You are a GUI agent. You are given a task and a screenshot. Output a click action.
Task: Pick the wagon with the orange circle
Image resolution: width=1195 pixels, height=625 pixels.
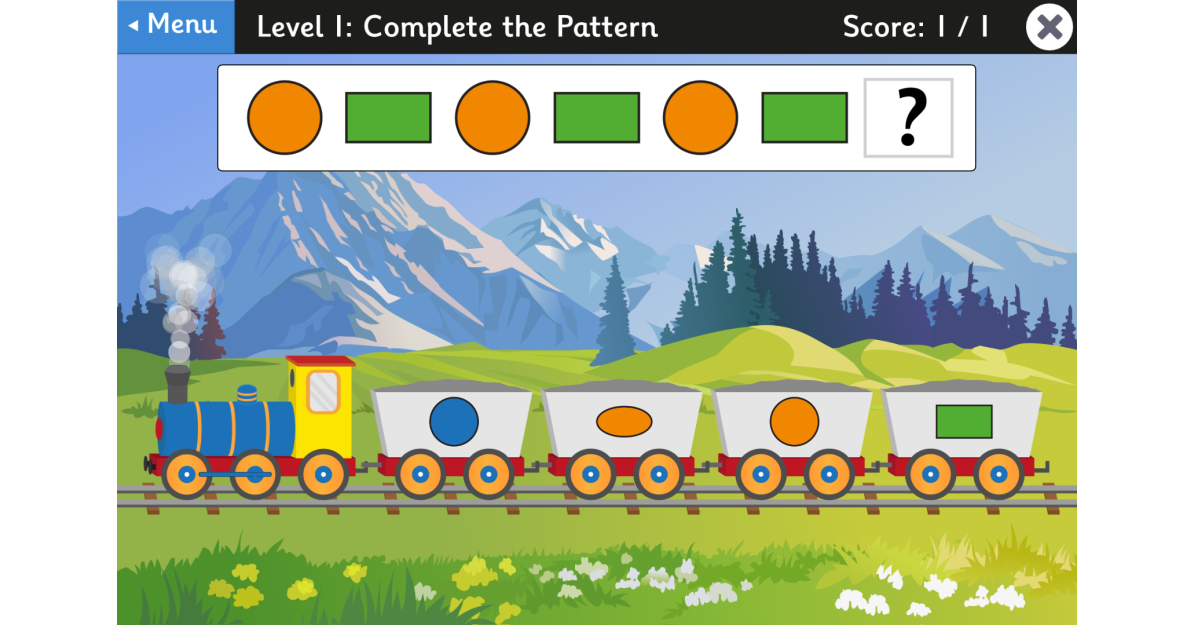(x=794, y=422)
